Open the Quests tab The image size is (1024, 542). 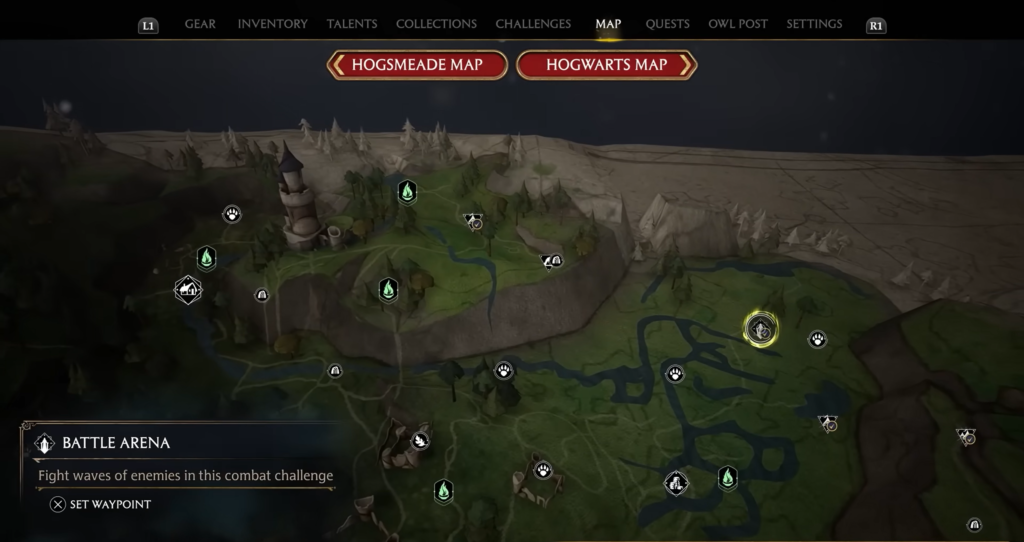[667, 24]
